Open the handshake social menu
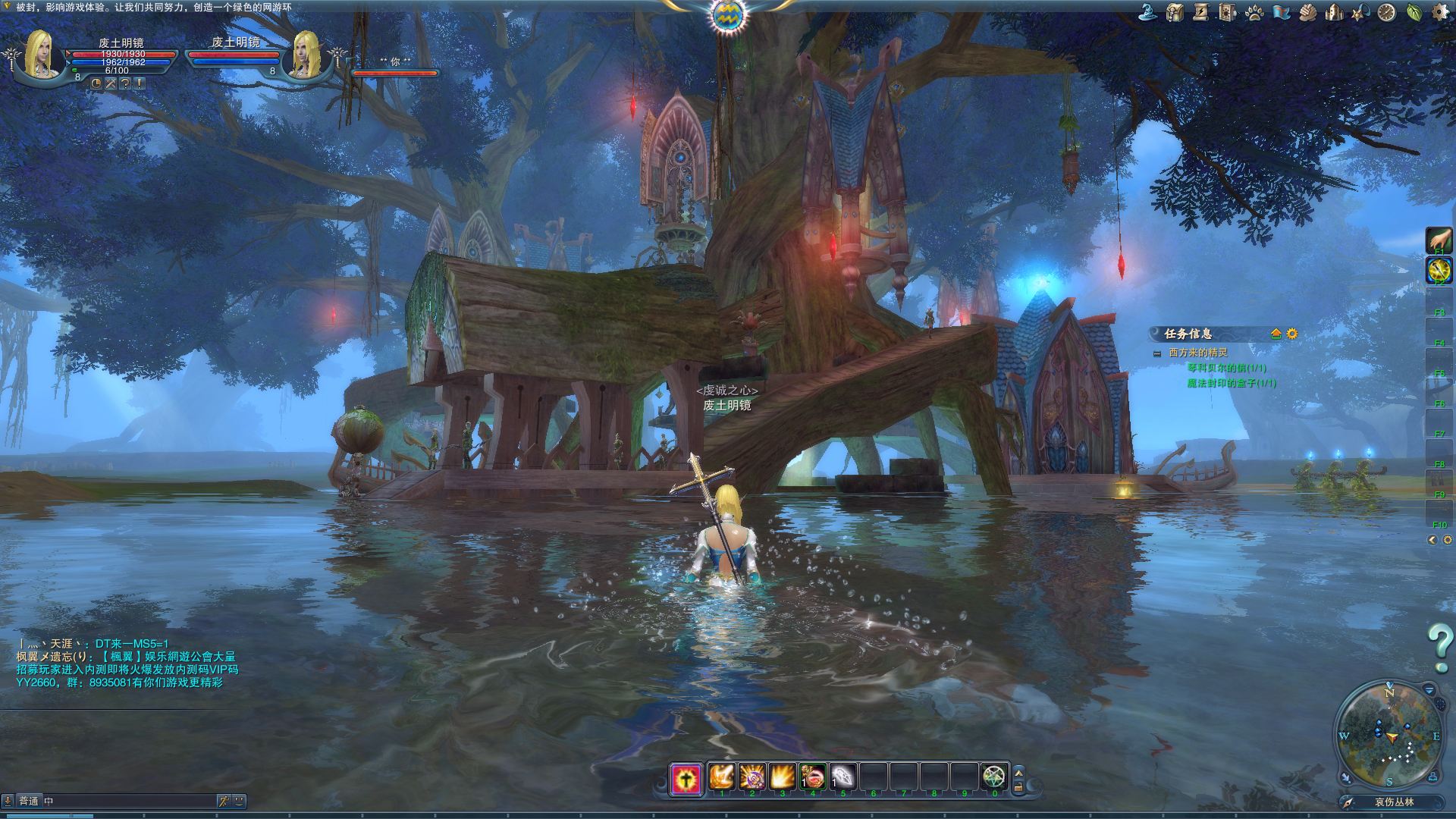Image resolution: width=1456 pixels, height=819 pixels. pyautogui.click(x=1307, y=12)
